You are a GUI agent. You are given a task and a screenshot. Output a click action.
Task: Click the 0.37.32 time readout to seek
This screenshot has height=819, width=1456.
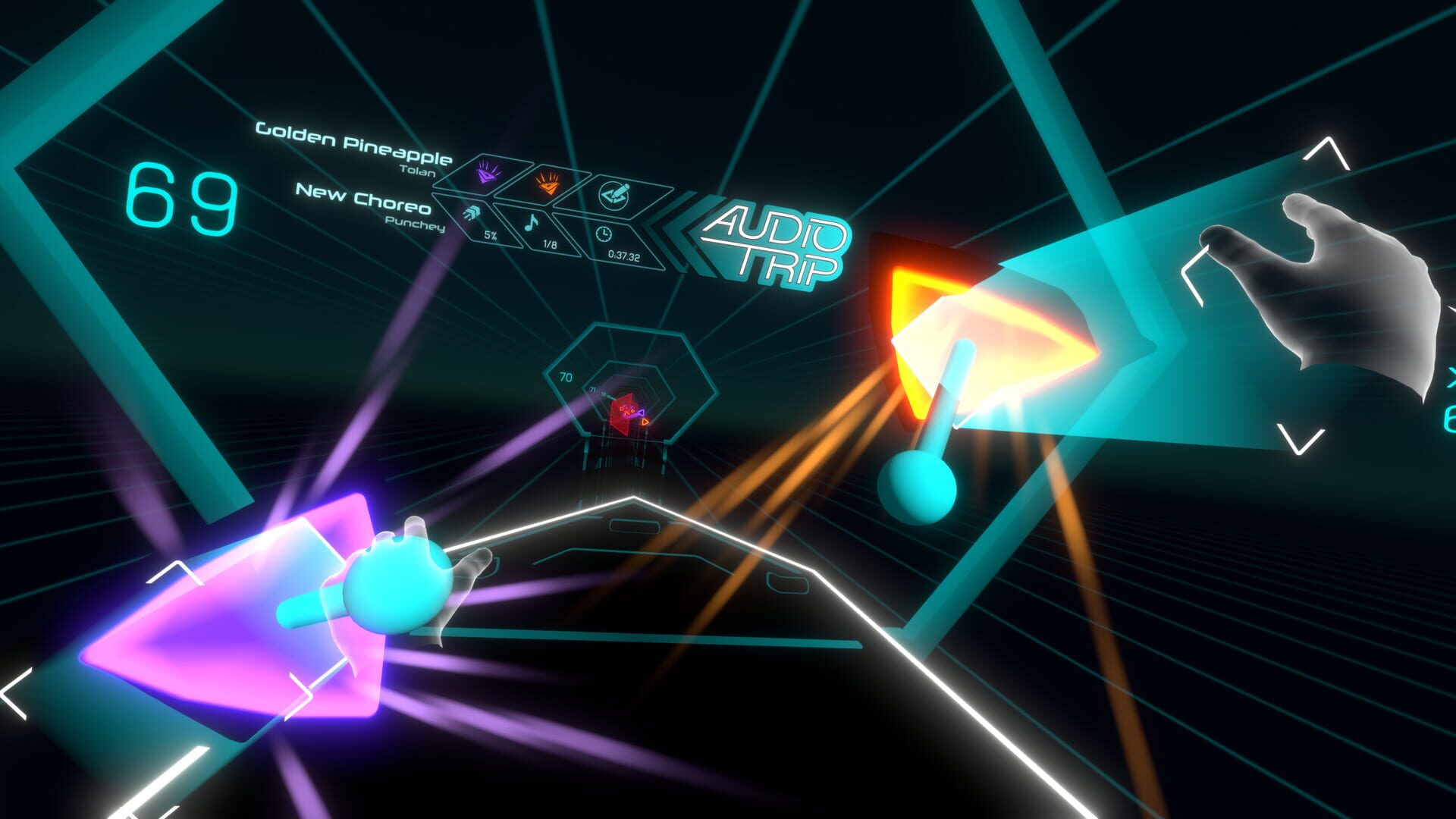(x=623, y=256)
